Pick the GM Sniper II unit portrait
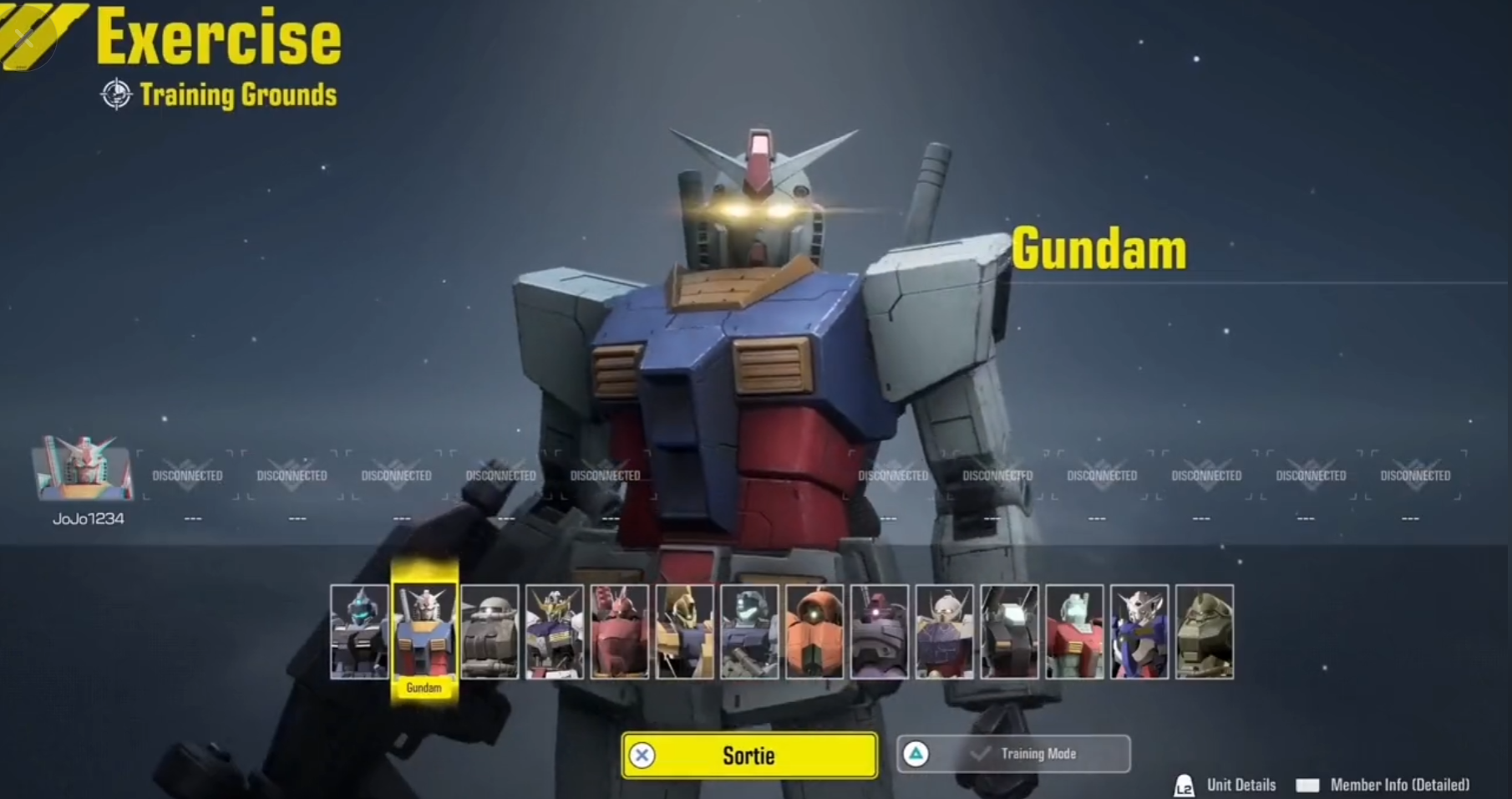The image size is (1512, 799). [x=749, y=631]
